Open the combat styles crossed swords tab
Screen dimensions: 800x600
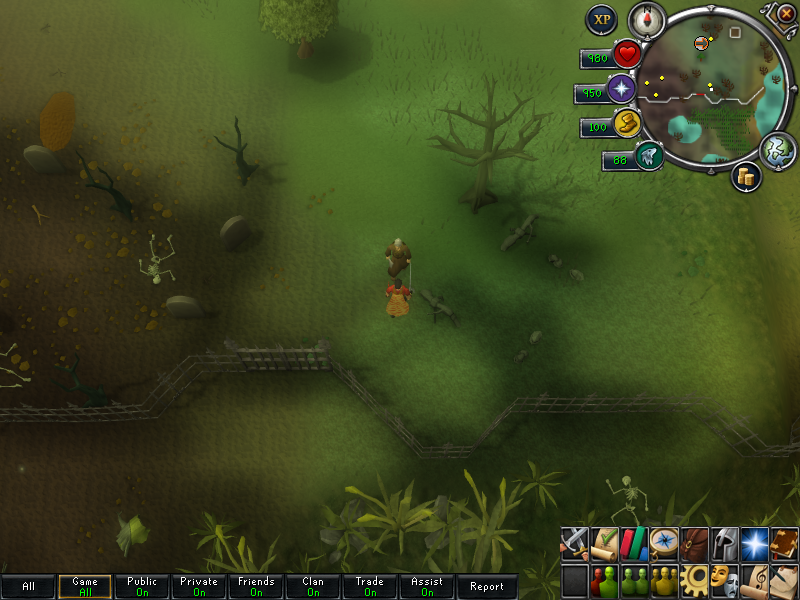pos(574,543)
